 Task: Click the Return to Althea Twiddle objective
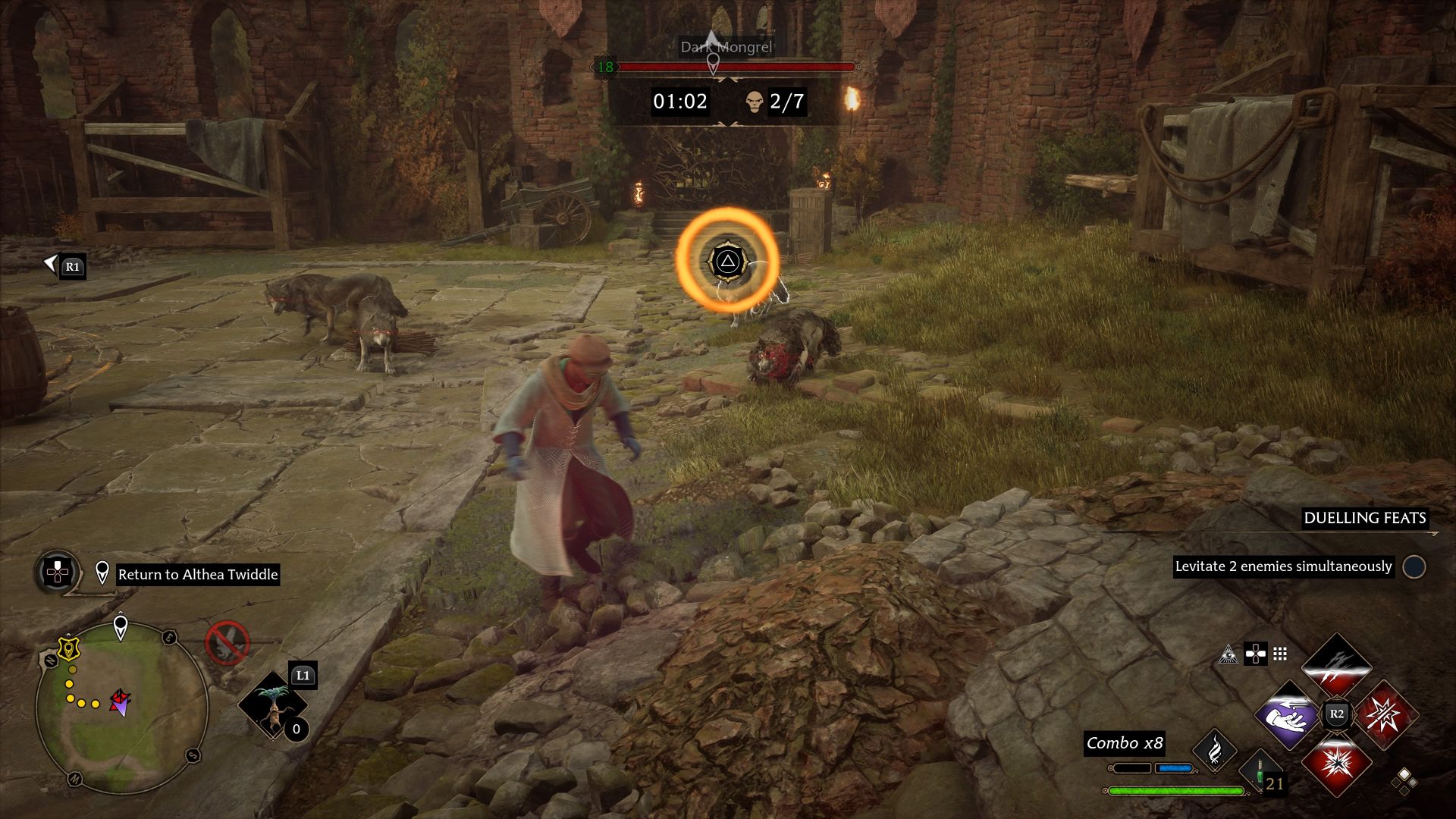point(198,575)
